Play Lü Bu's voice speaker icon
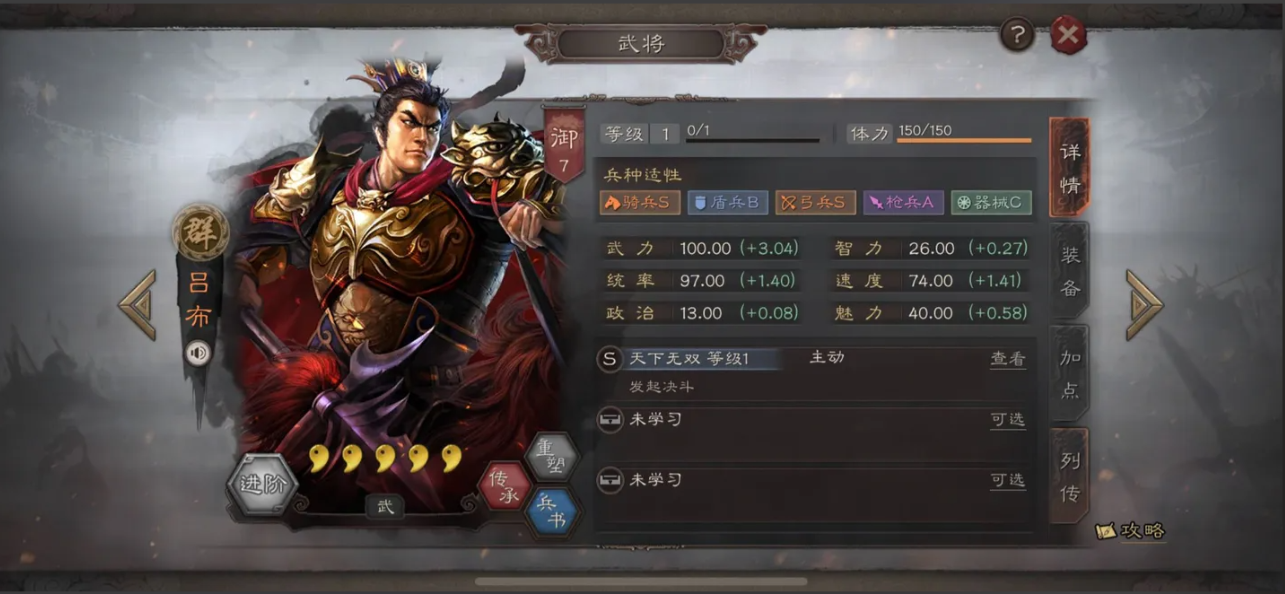Image resolution: width=1285 pixels, height=594 pixels. [x=198, y=353]
